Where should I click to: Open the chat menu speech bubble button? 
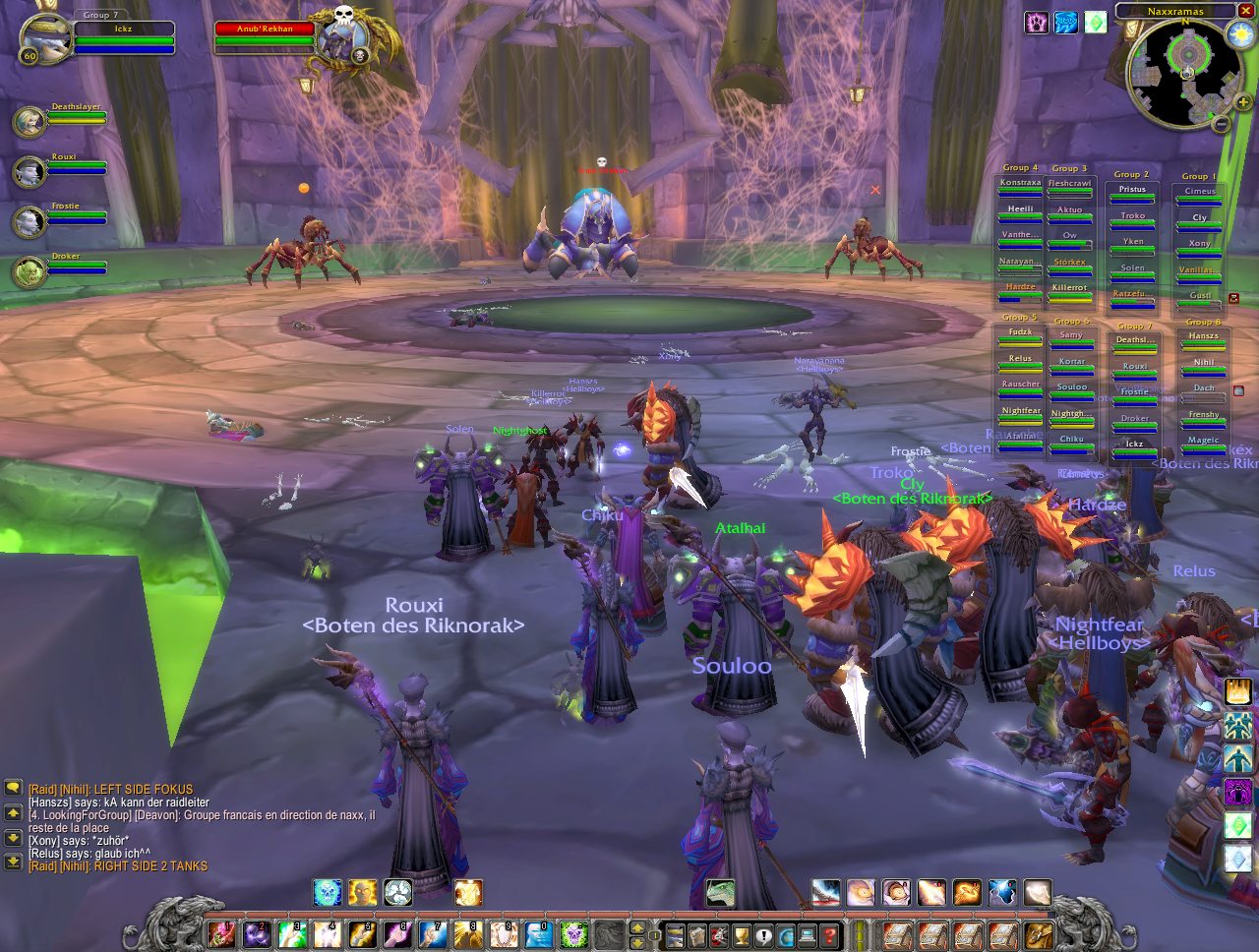point(14,788)
